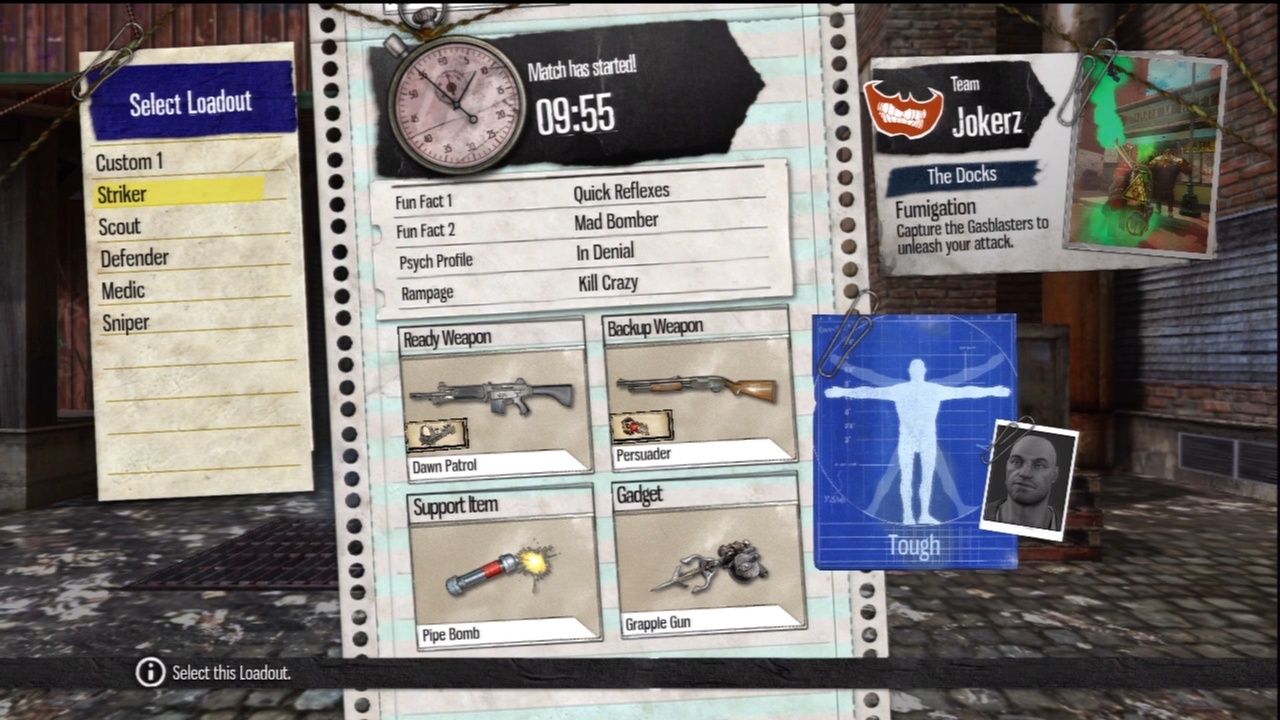This screenshot has width=1280, height=720.
Task: Choose the Defender class
Action: pos(134,258)
